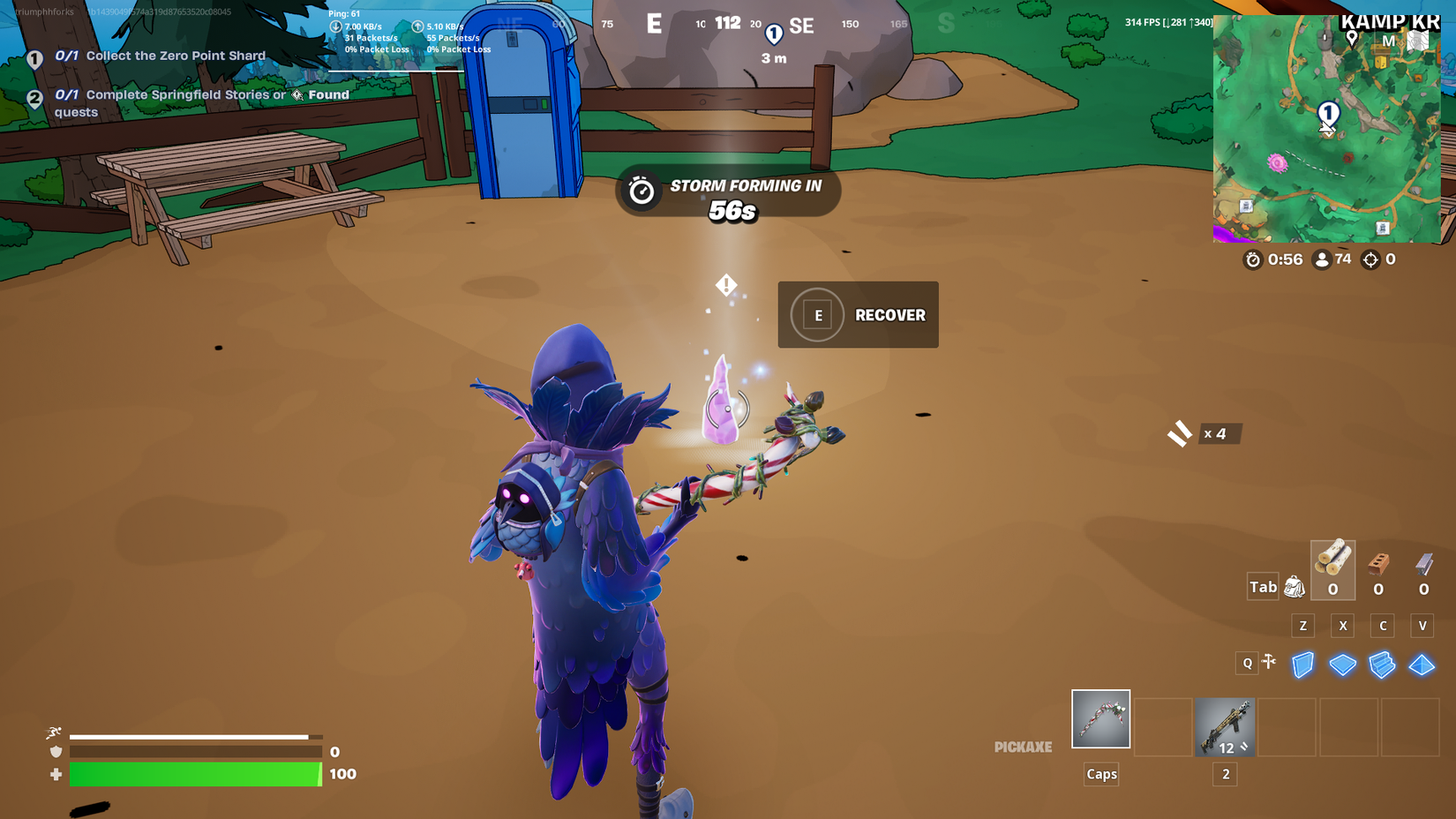Image resolution: width=1456 pixels, height=819 pixels.
Task: Click the players remaining icon showing 74
Action: (x=1321, y=259)
